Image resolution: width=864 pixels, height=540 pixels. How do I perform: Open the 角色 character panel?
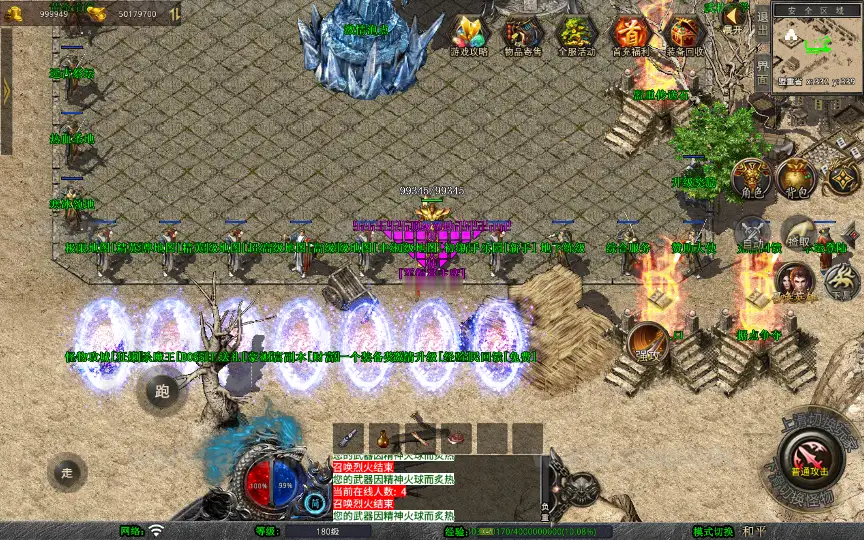(x=751, y=177)
